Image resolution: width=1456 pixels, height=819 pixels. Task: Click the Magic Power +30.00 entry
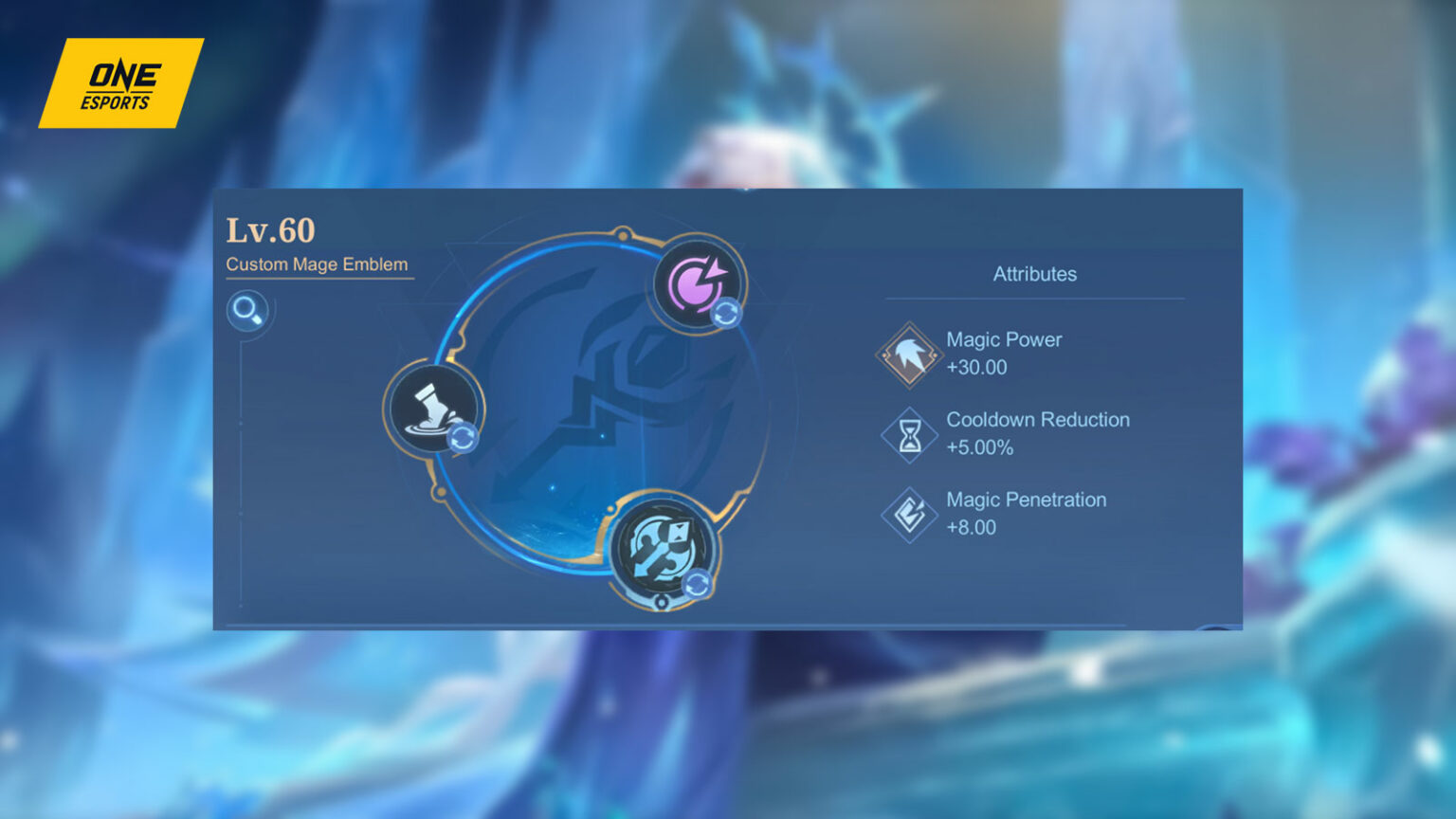click(x=1005, y=353)
